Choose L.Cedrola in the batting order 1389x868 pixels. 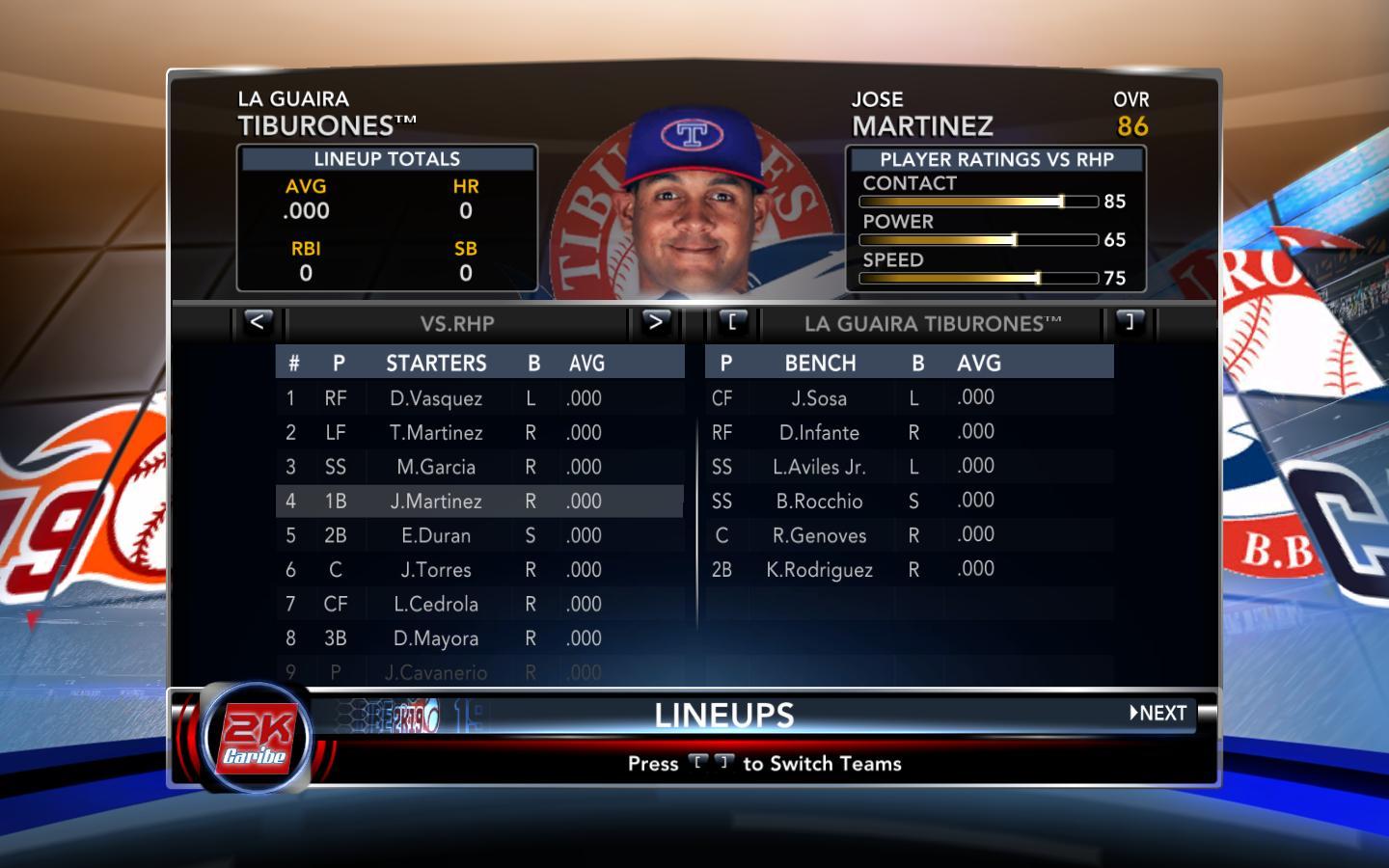(x=436, y=604)
